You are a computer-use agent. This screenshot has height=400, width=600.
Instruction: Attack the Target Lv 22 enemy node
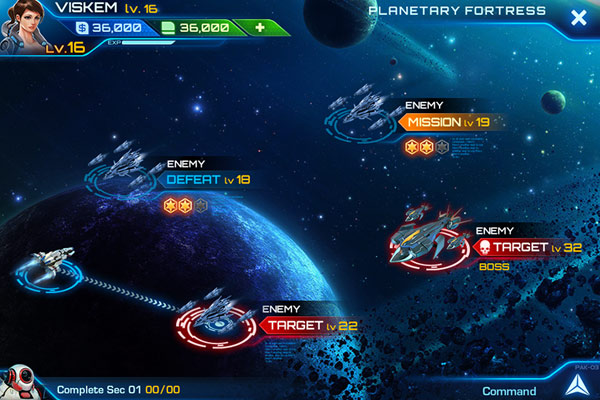[307, 325]
